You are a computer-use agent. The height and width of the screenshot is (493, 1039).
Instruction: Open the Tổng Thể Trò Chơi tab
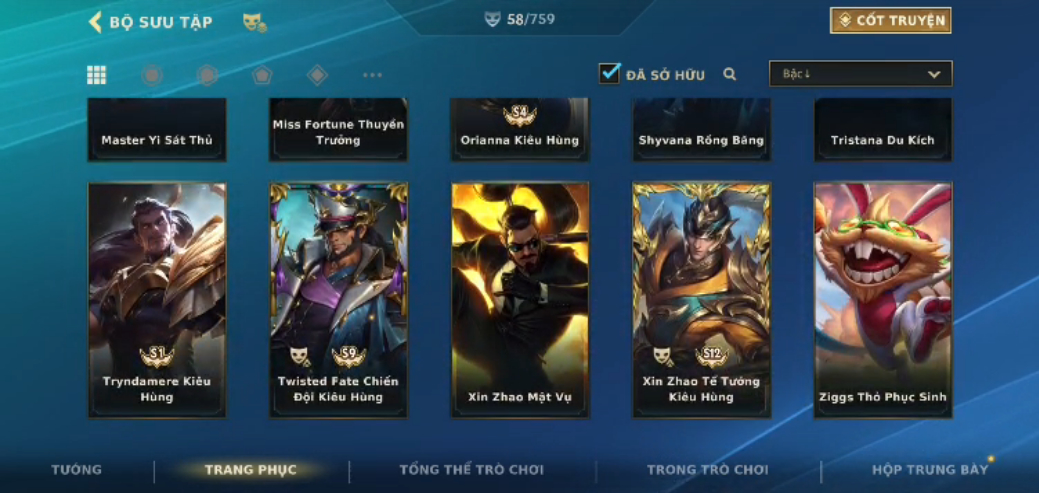(472, 470)
